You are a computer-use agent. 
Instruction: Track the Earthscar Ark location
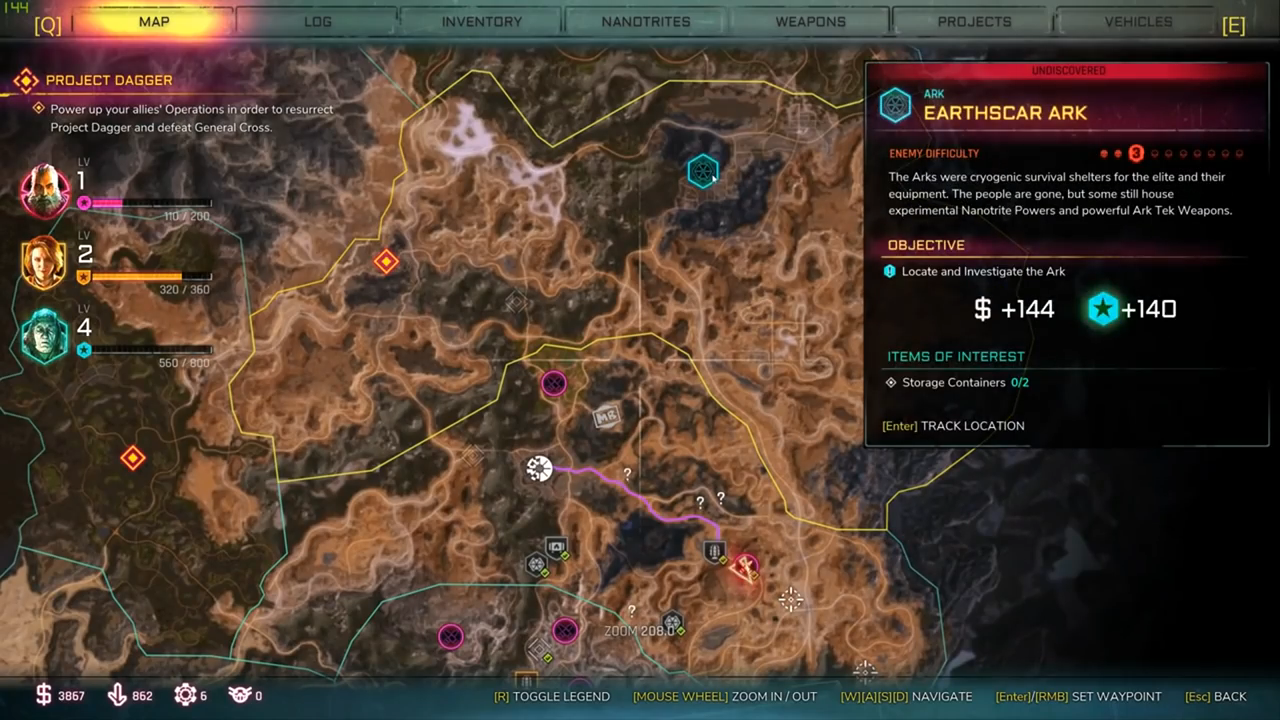[x=953, y=426]
